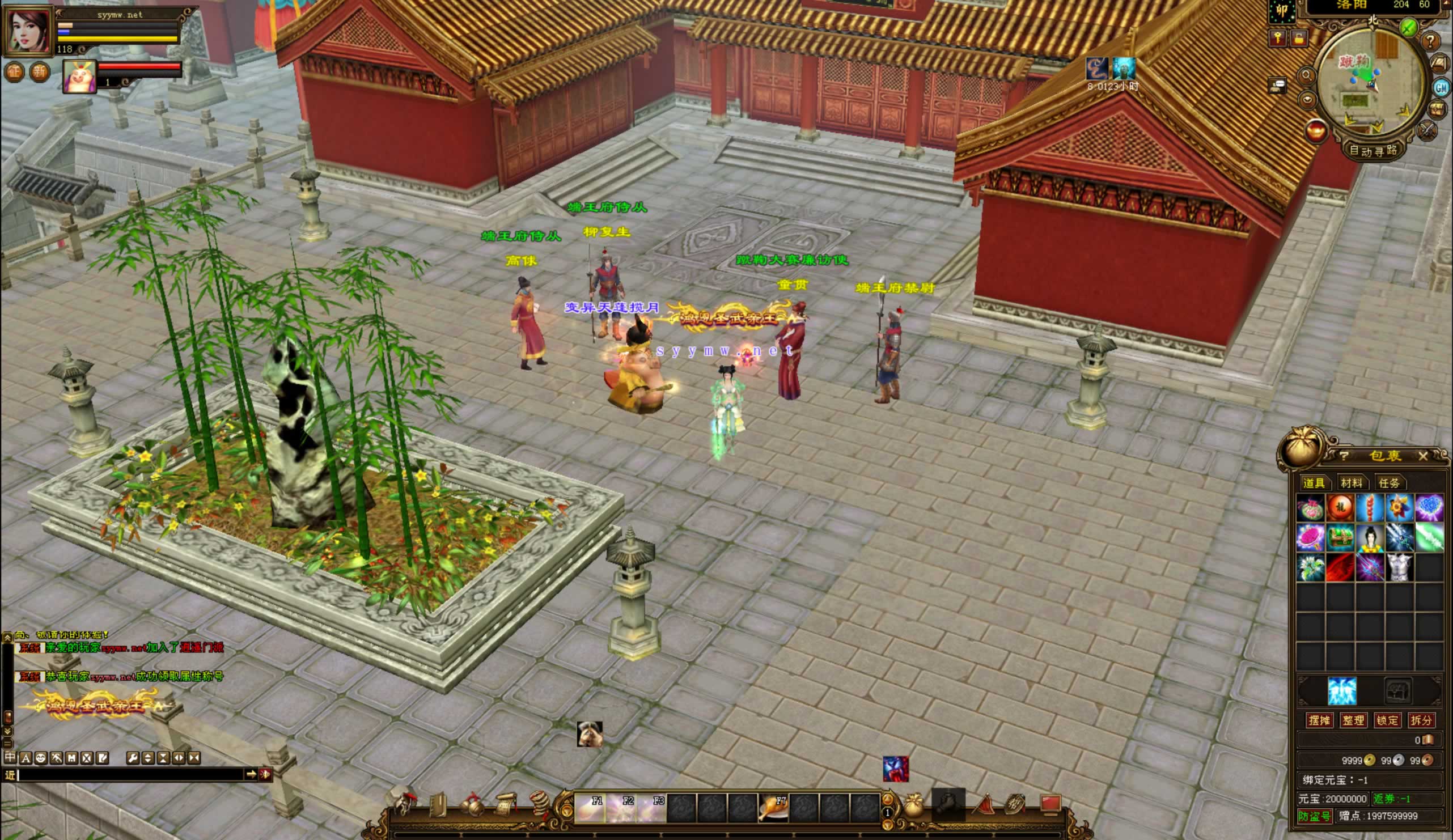Select the silver chest armor item

coord(1399,567)
